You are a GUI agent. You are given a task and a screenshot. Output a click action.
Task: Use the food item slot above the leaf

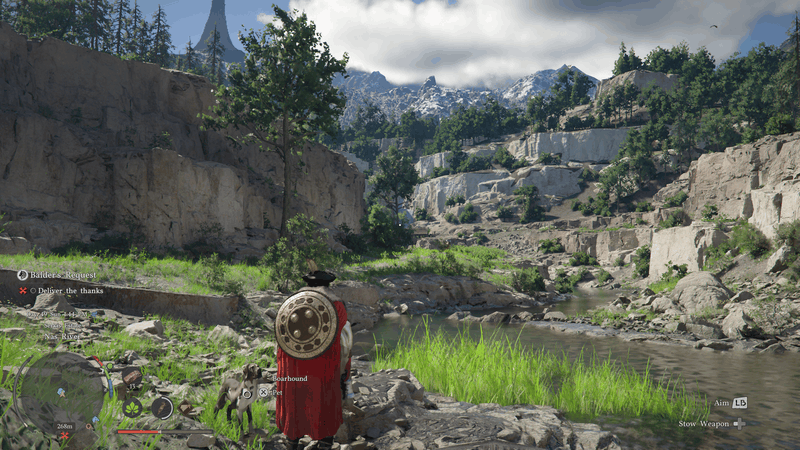click(x=131, y=378)
